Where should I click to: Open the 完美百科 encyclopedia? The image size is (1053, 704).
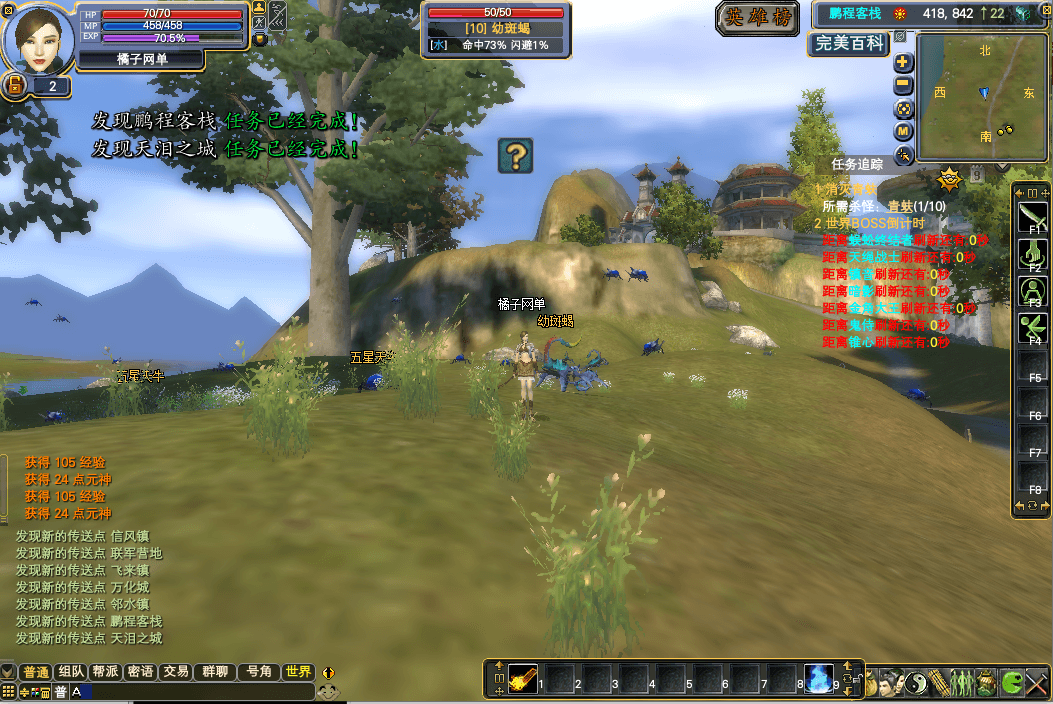[849, 43]
